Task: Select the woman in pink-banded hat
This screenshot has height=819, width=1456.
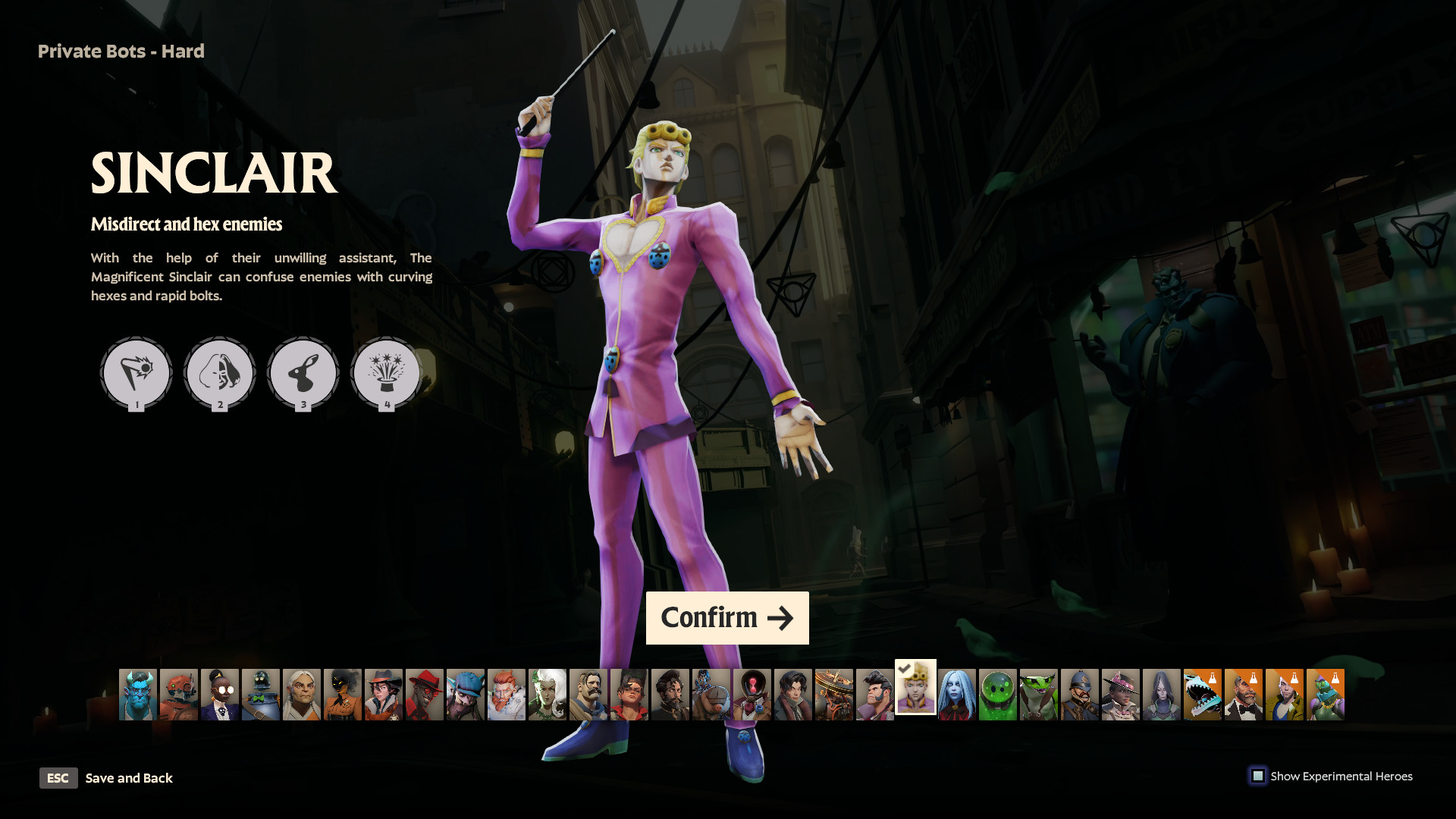Action: pyautogui.click(x=1121, y=695)
